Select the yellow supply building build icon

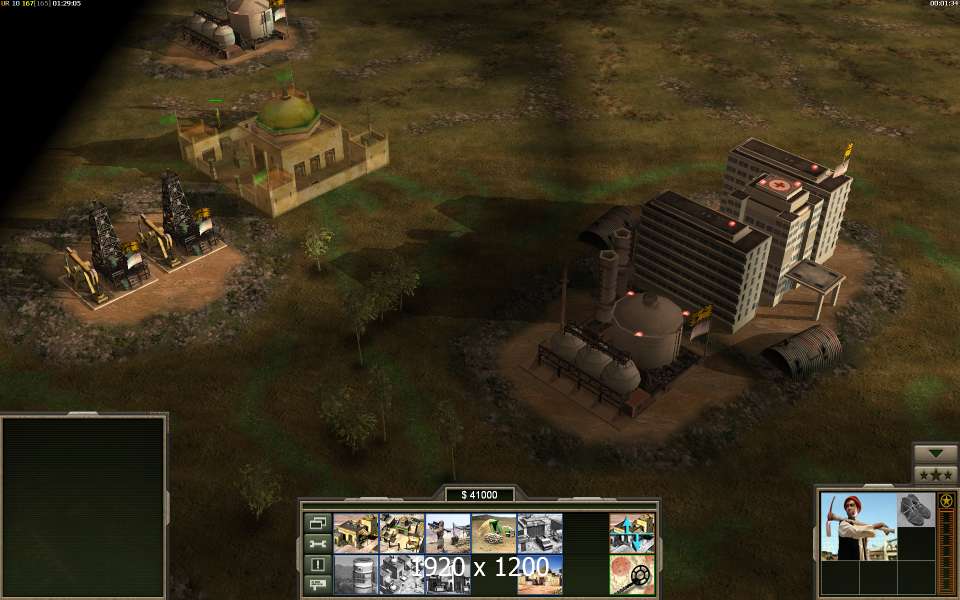(x=355, y=533)
